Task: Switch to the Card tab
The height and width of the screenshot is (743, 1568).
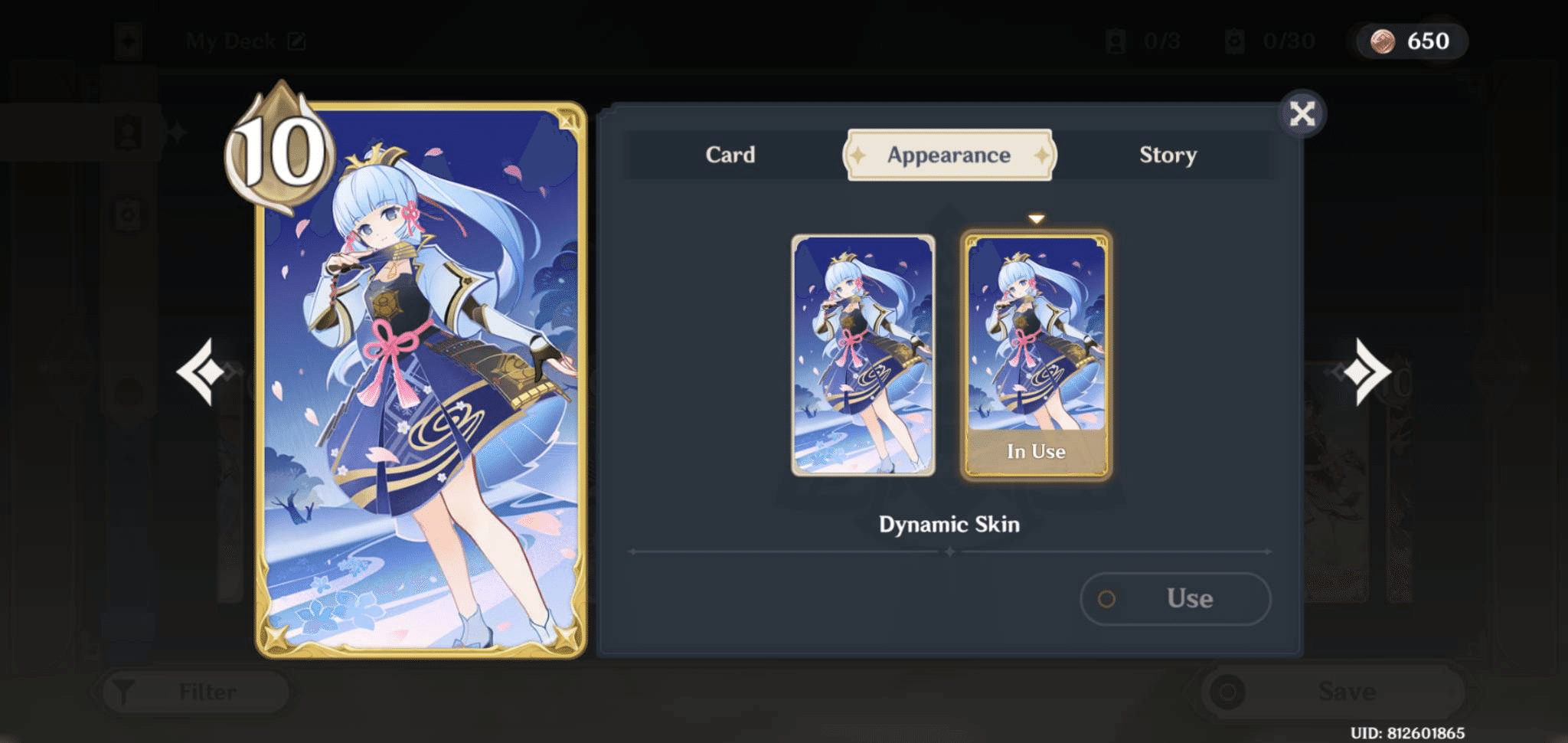Action: click(730, 155)
